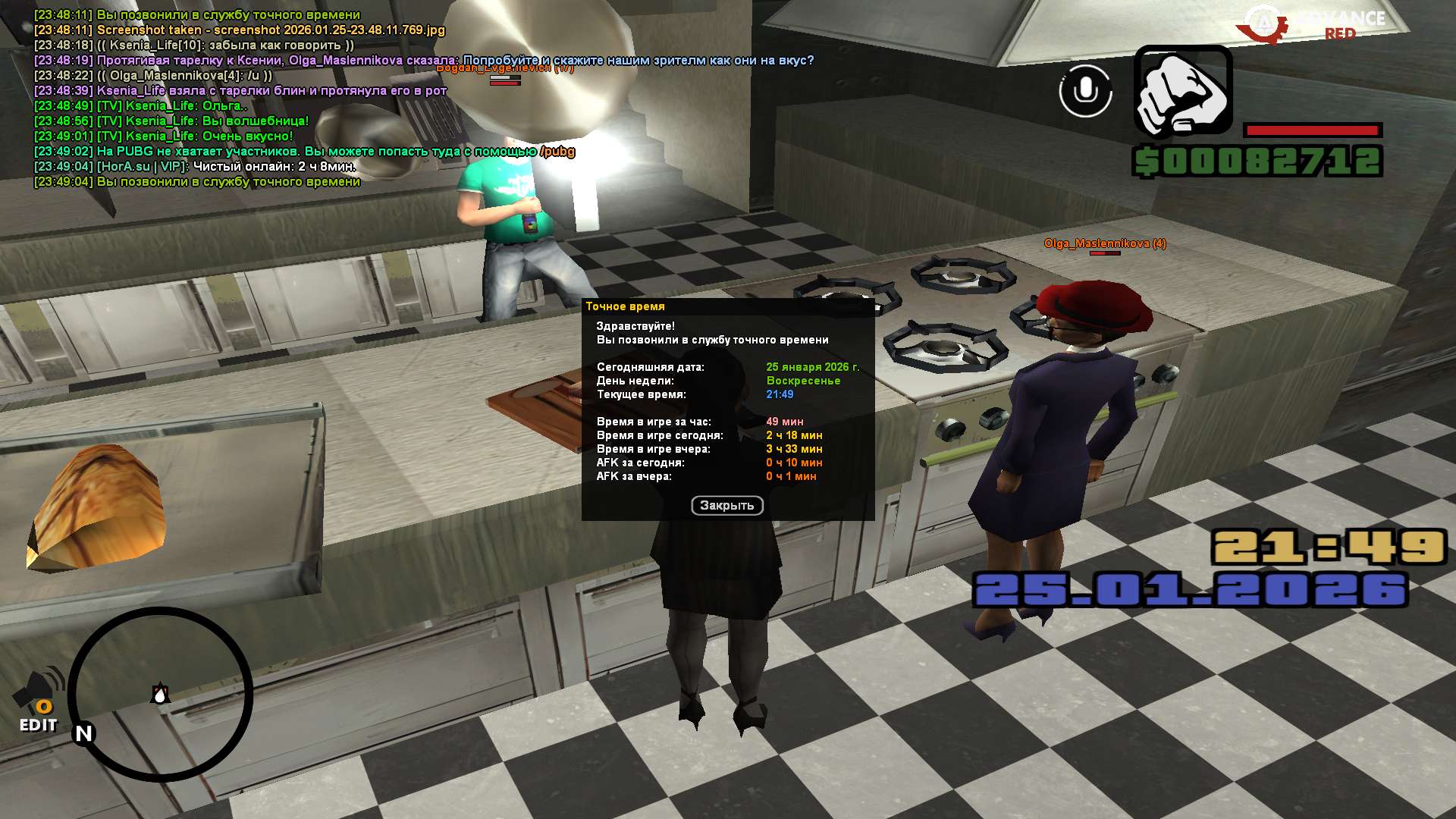
Task: Open the circular radar minimap
Action: click(x=160, y=694)
